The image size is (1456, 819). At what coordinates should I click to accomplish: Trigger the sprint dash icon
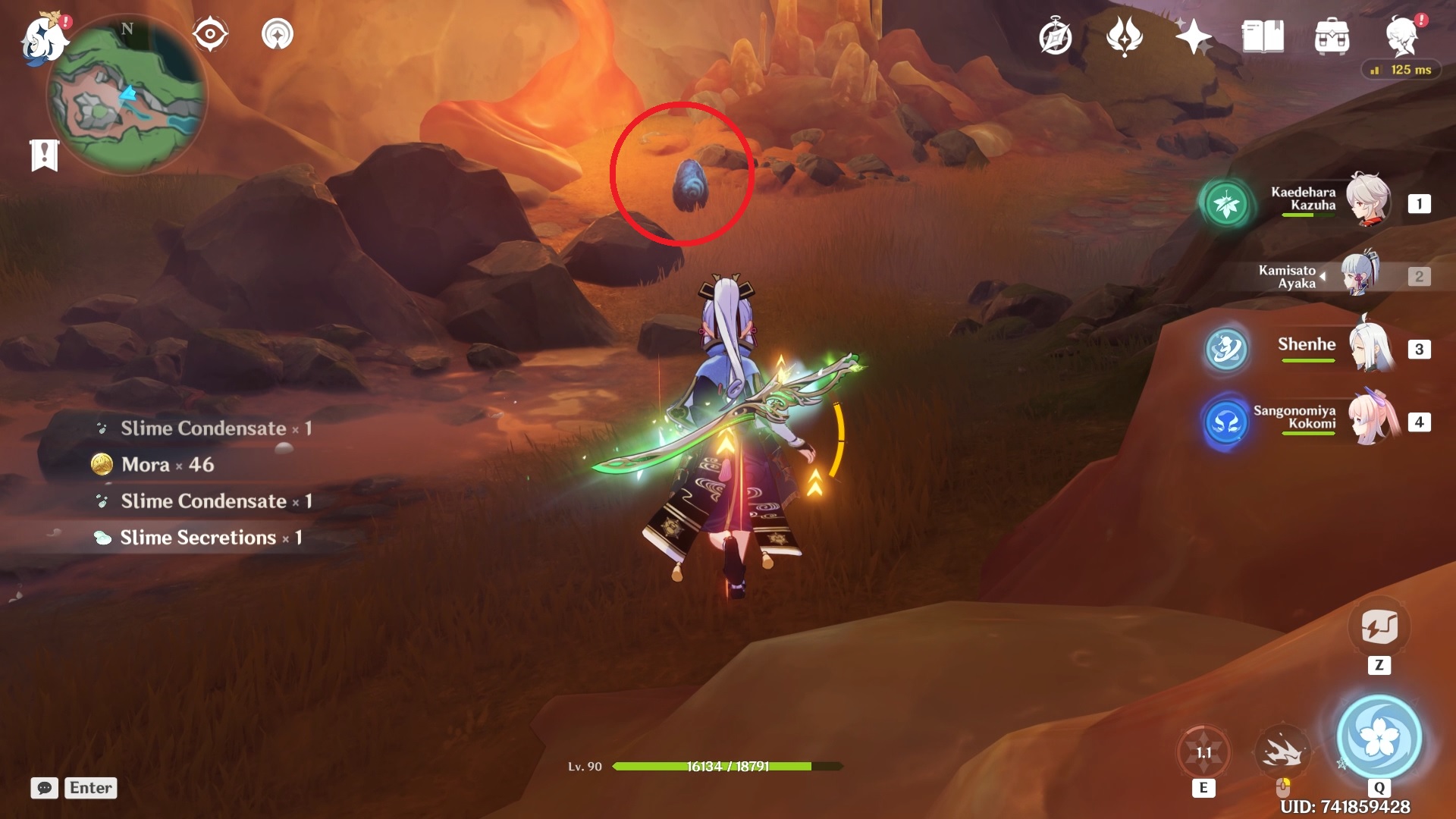tap(1282, 752)
